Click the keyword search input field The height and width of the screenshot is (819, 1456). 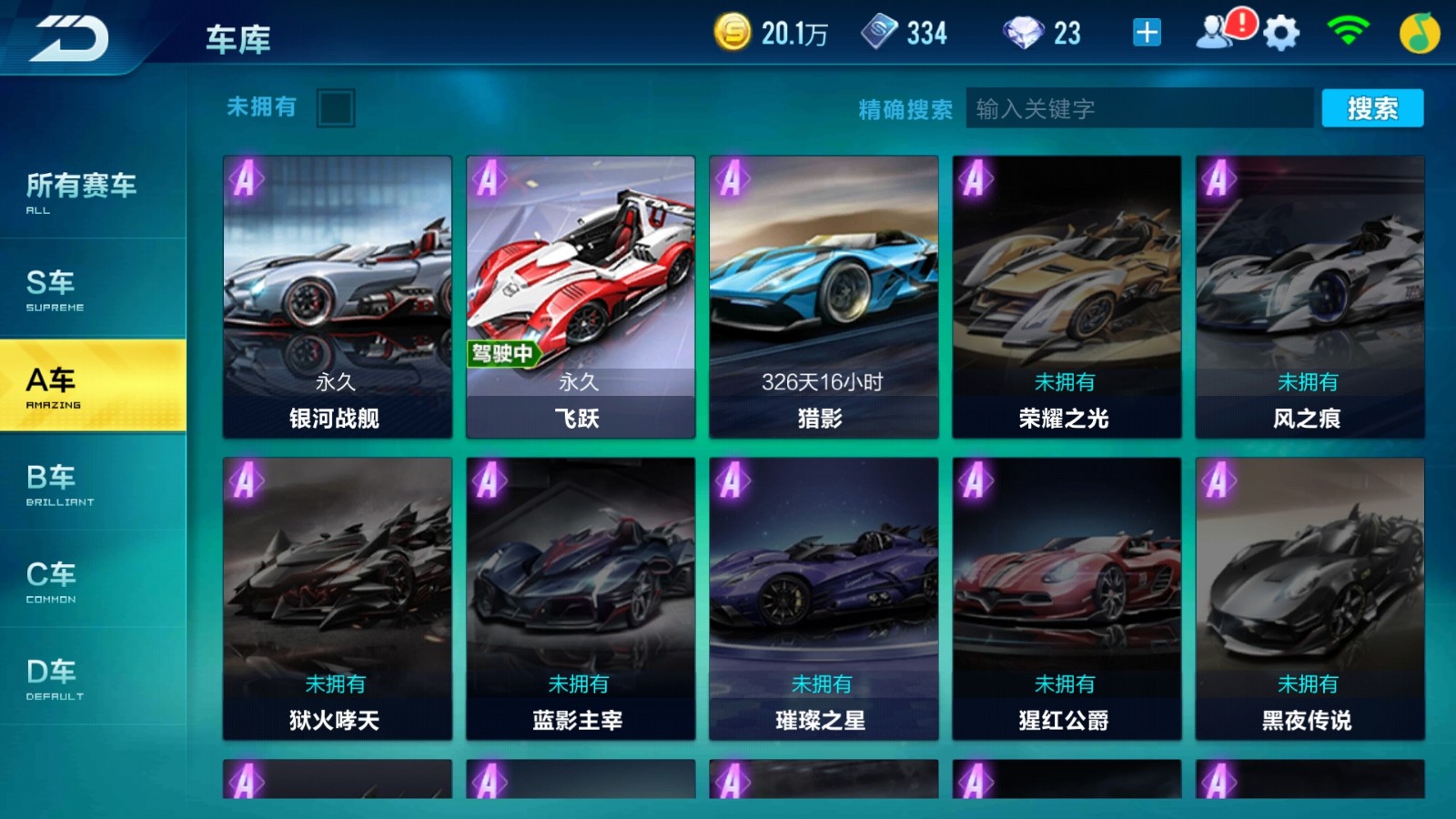(1137, 107)
